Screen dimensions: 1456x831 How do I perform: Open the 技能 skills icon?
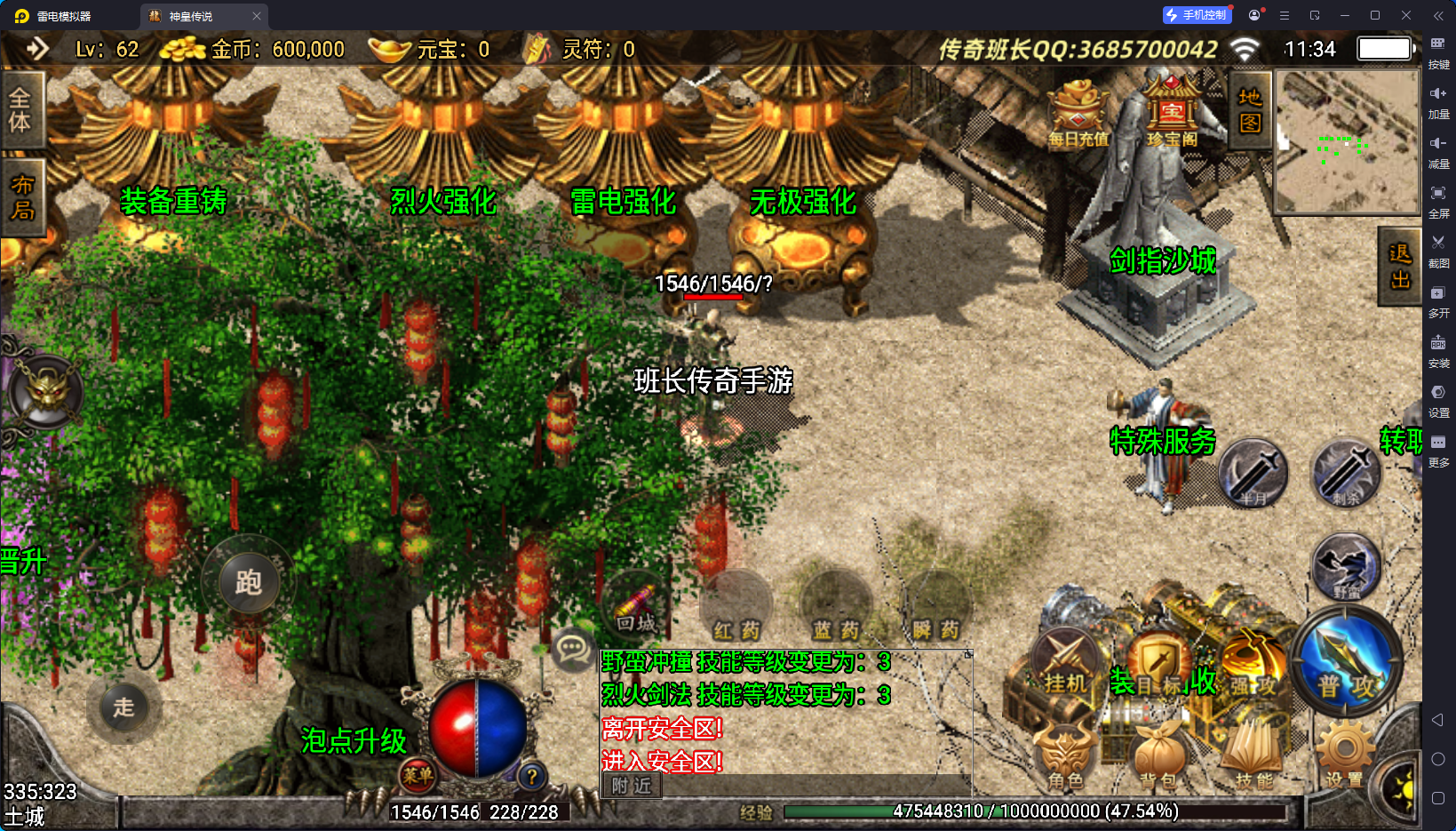1253,751
